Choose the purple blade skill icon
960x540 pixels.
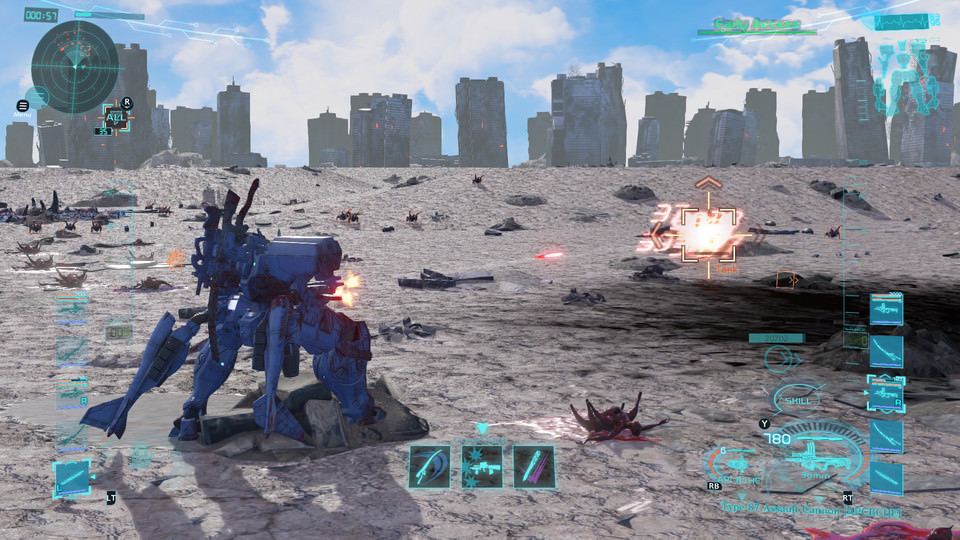tap(533, 466)
